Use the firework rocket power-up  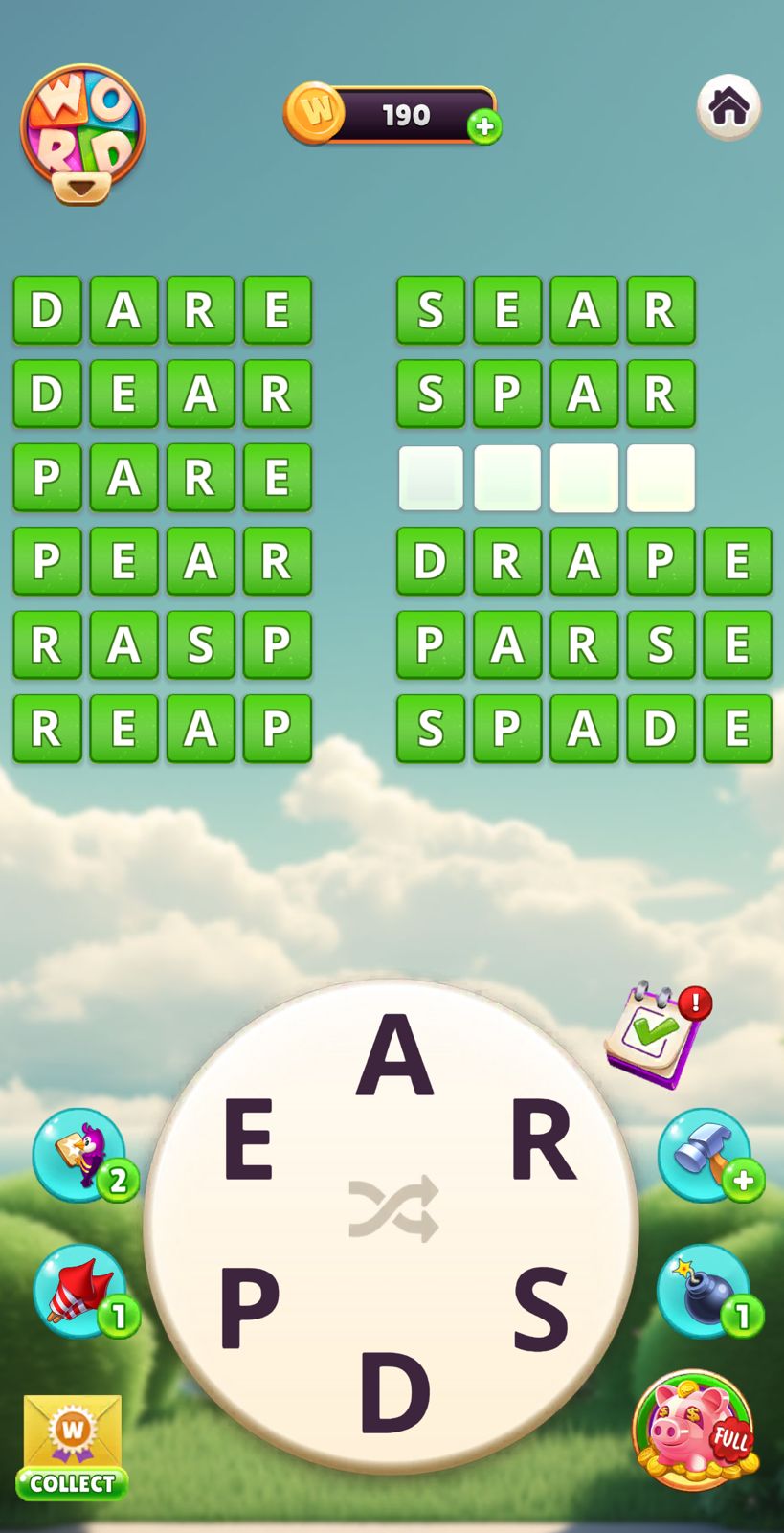click(x=79, y=1291)
